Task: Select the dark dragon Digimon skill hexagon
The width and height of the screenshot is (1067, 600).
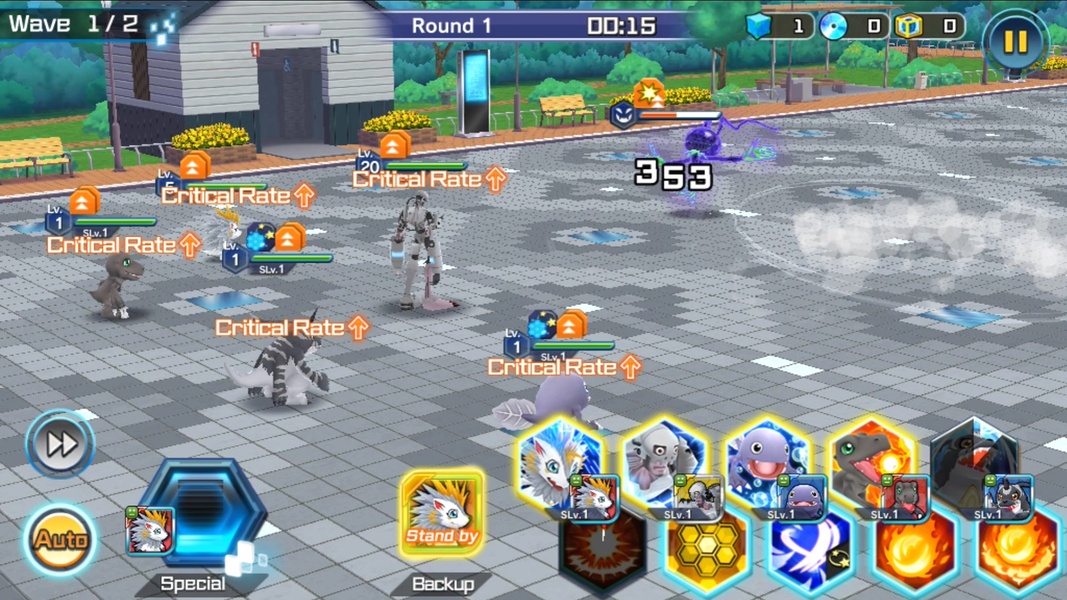Action: [975, 465]
